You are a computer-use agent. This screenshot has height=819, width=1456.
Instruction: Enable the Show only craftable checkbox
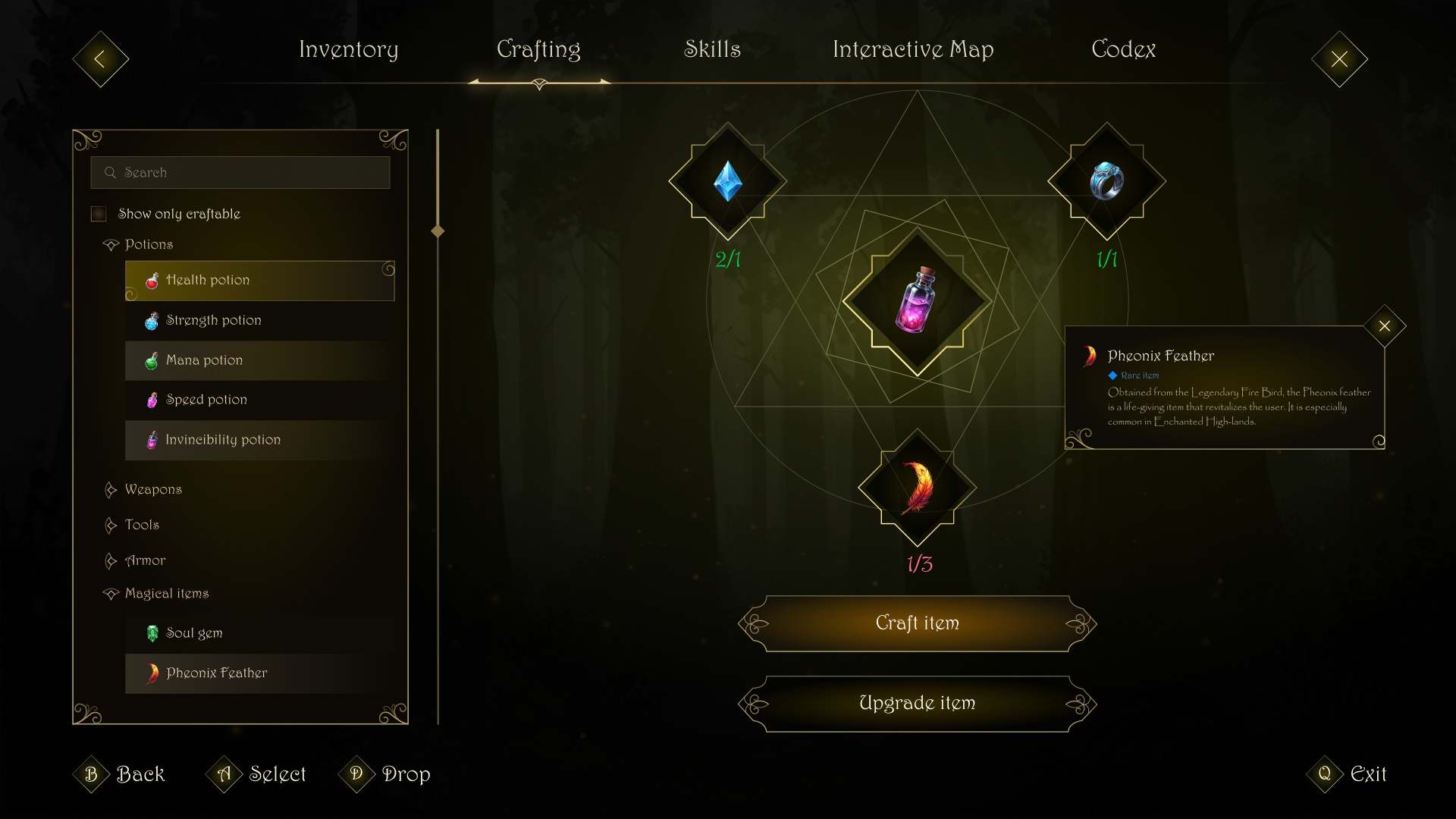tap(98, 214)
